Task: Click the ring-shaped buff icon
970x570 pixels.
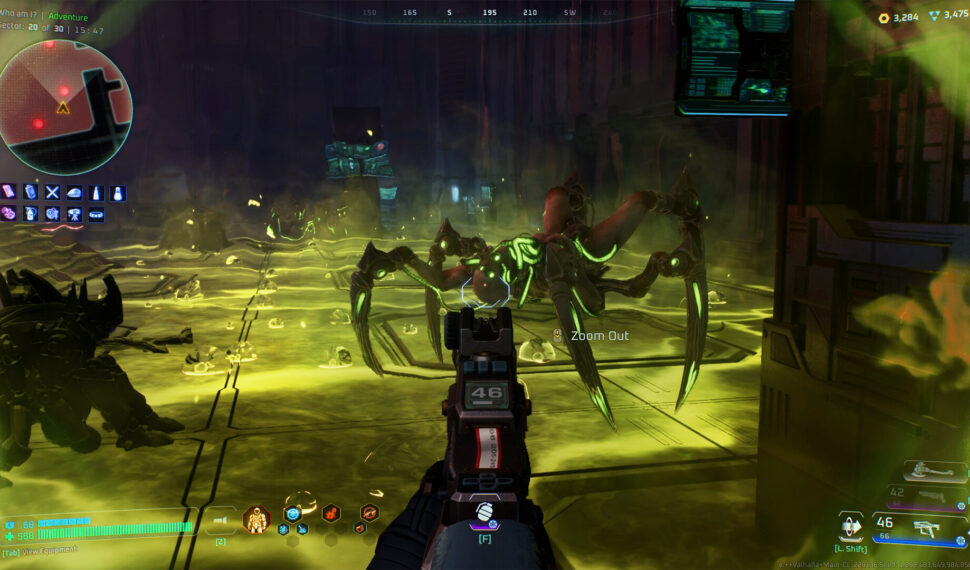Action: [x=96, y=214]
